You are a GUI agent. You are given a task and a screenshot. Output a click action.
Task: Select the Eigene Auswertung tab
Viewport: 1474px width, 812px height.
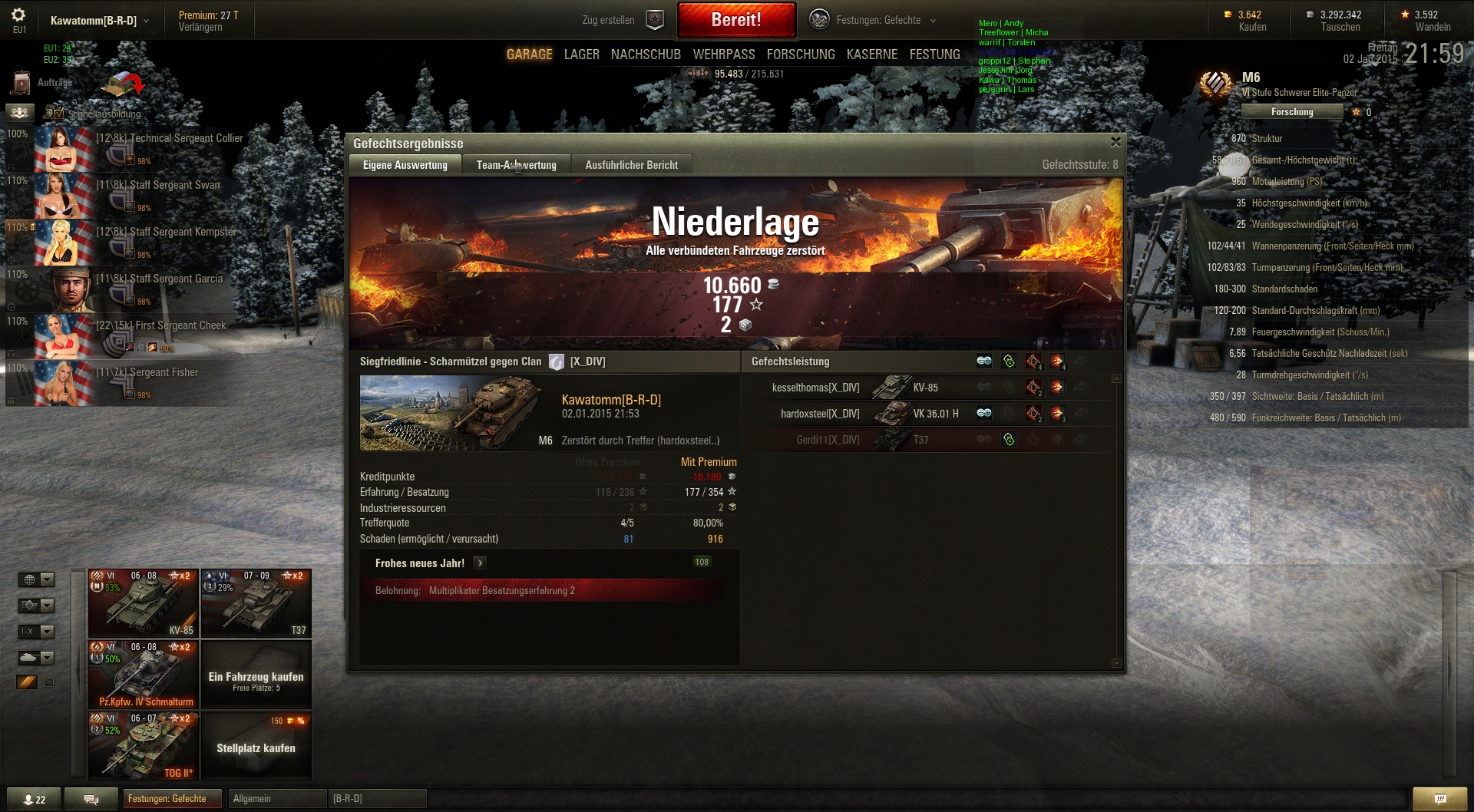pos(405,165)
